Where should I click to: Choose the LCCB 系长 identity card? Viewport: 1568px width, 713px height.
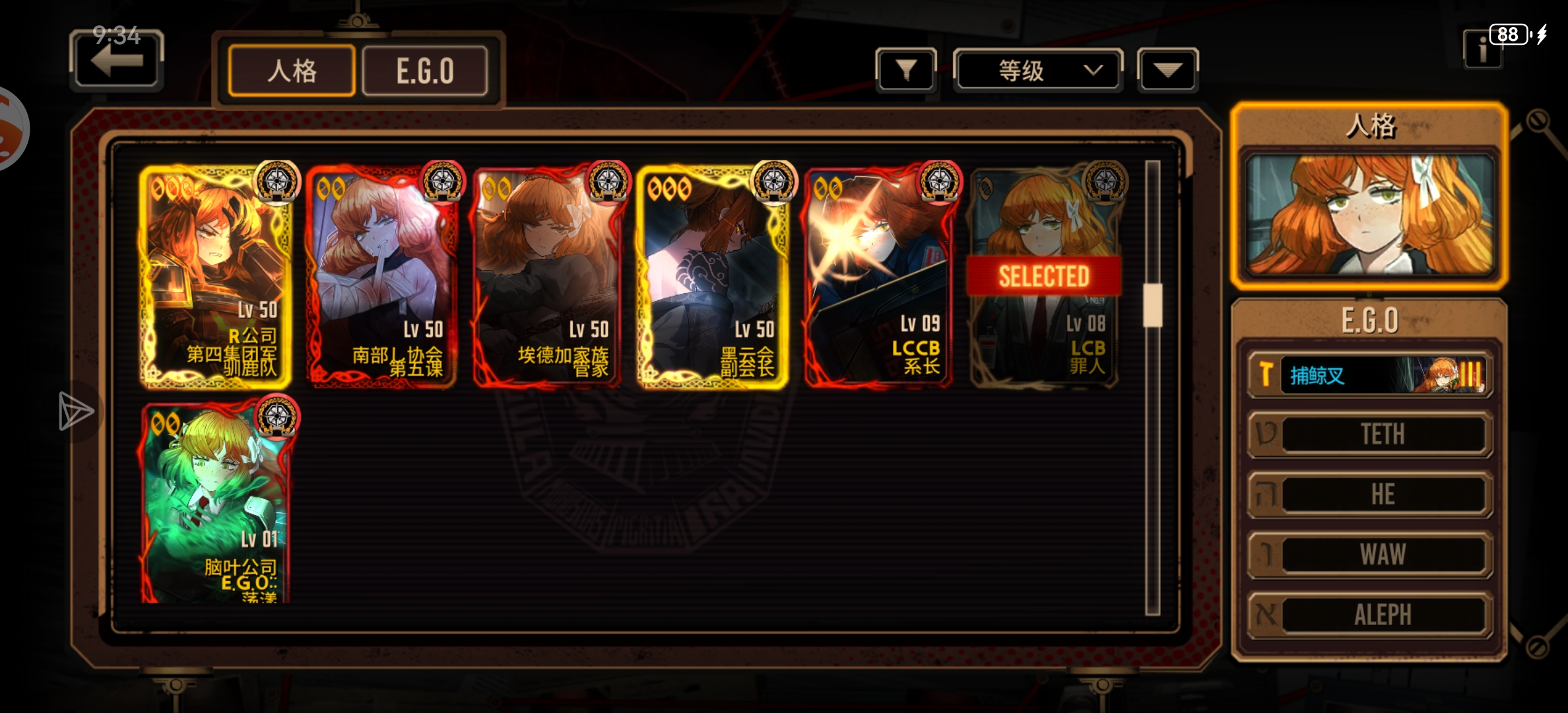coord(879,277)
